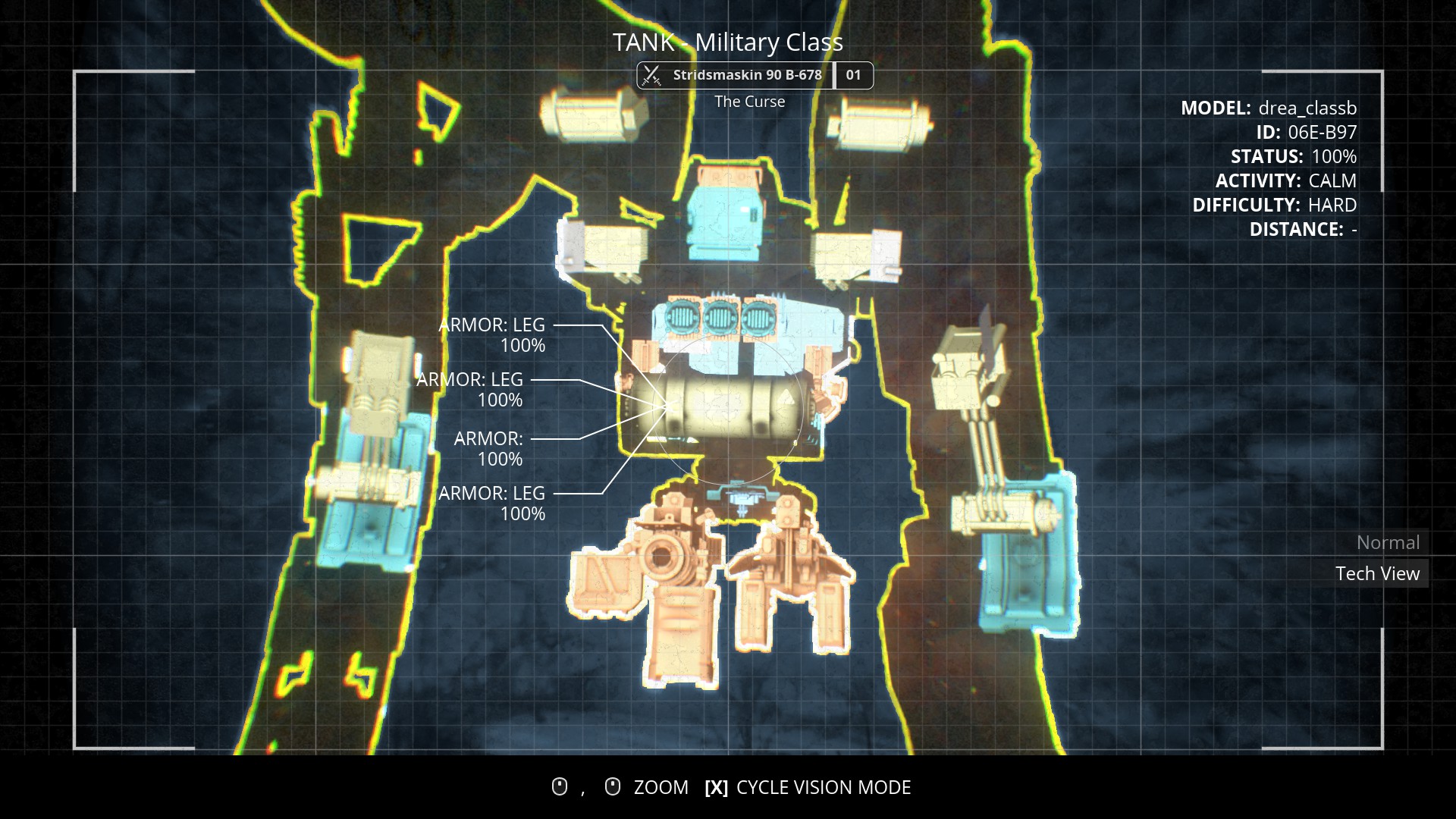Select the TANK - Military Class header
The image size is (1456, 819).
click(728, 43)
